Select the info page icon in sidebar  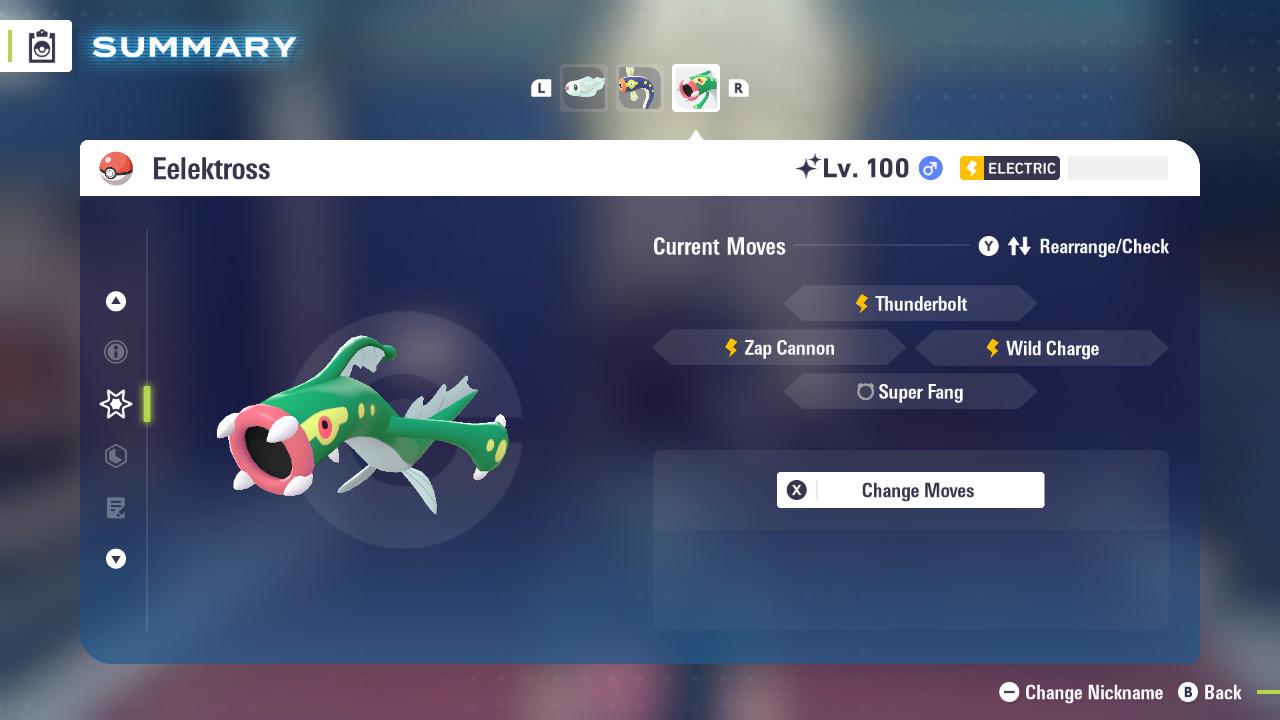(x=116, y=352)
